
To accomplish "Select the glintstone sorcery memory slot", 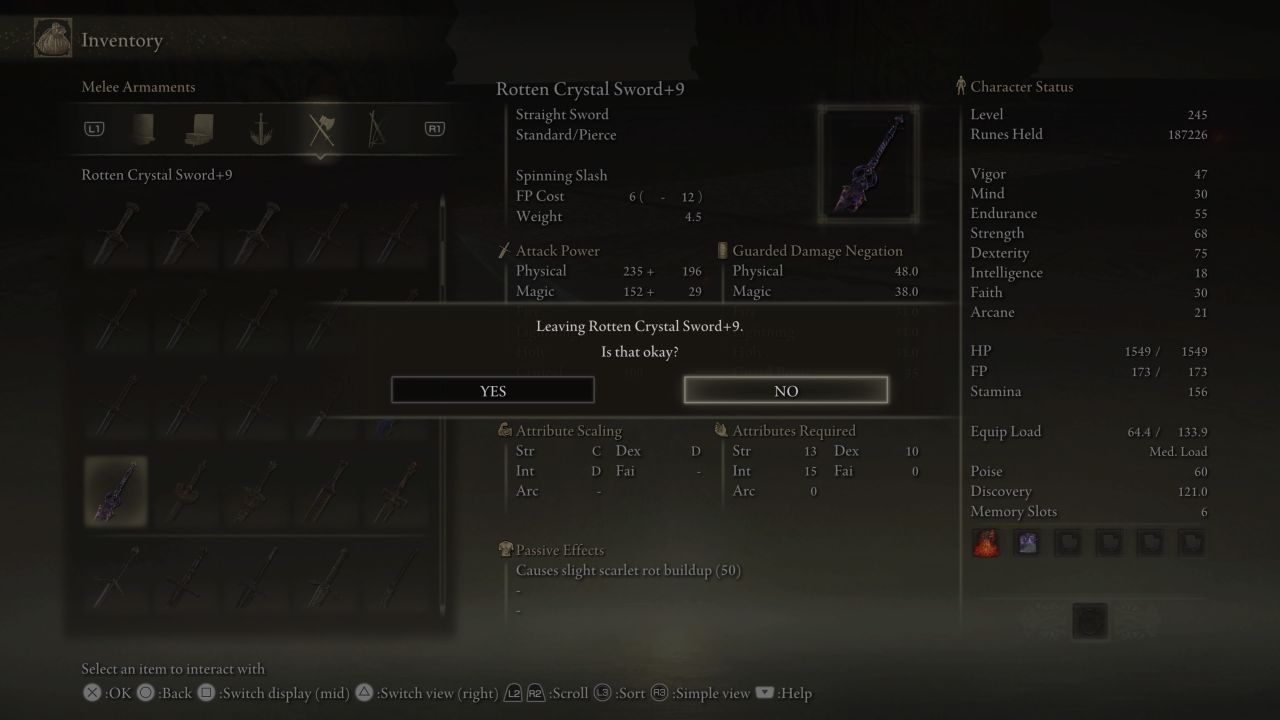I will 1027,542.
